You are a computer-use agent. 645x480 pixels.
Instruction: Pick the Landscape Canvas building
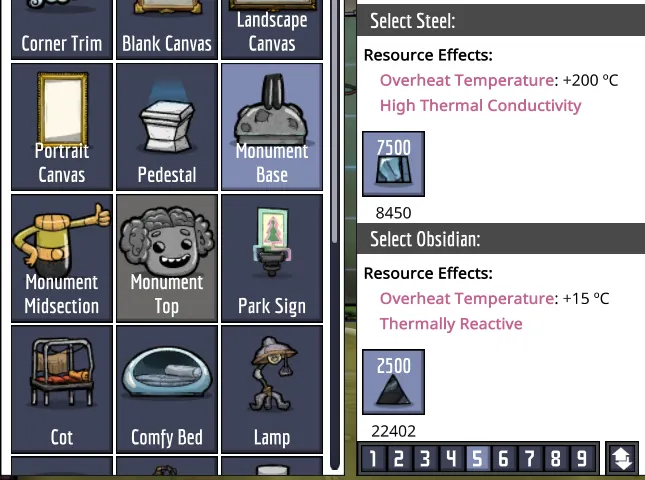[x=272, y=28]
